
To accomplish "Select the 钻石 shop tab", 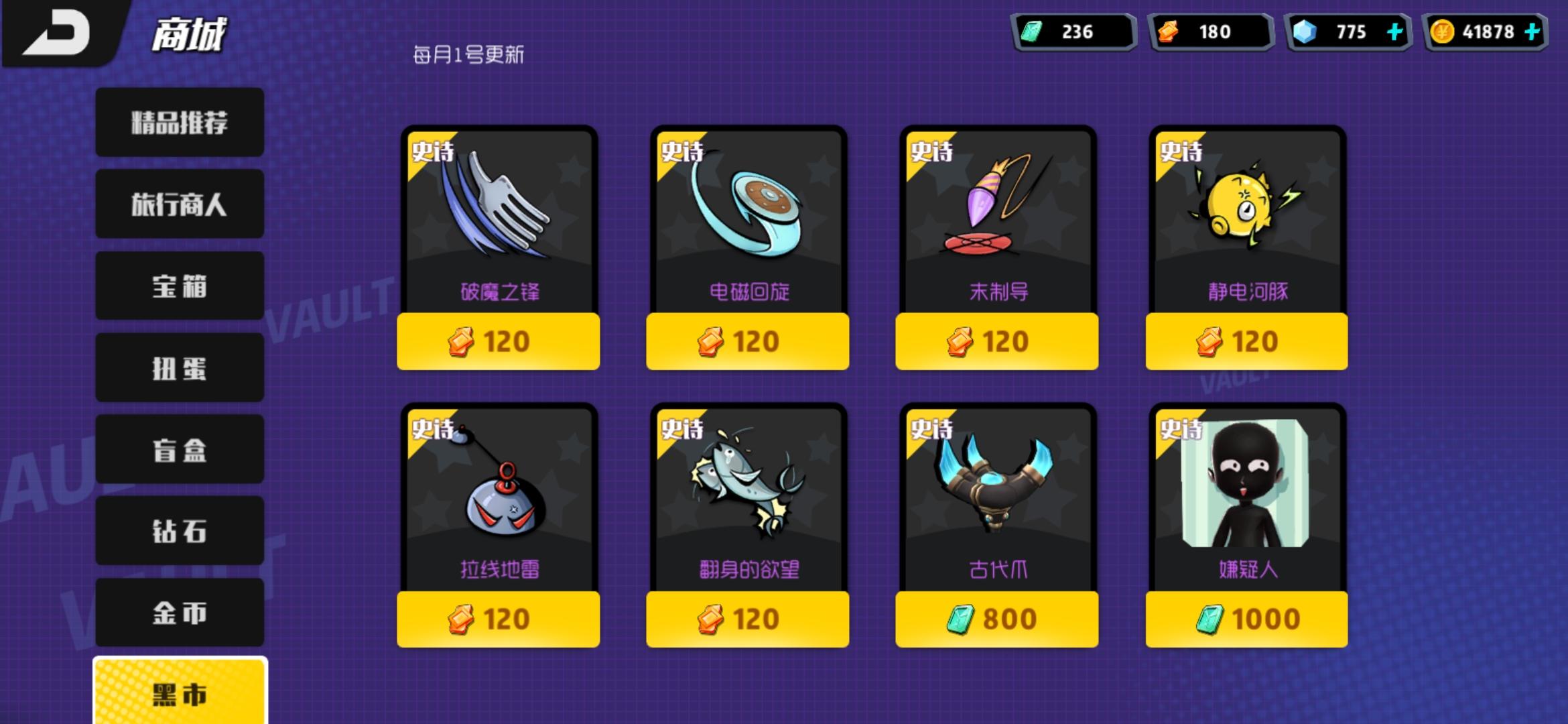I will point(179,531).
